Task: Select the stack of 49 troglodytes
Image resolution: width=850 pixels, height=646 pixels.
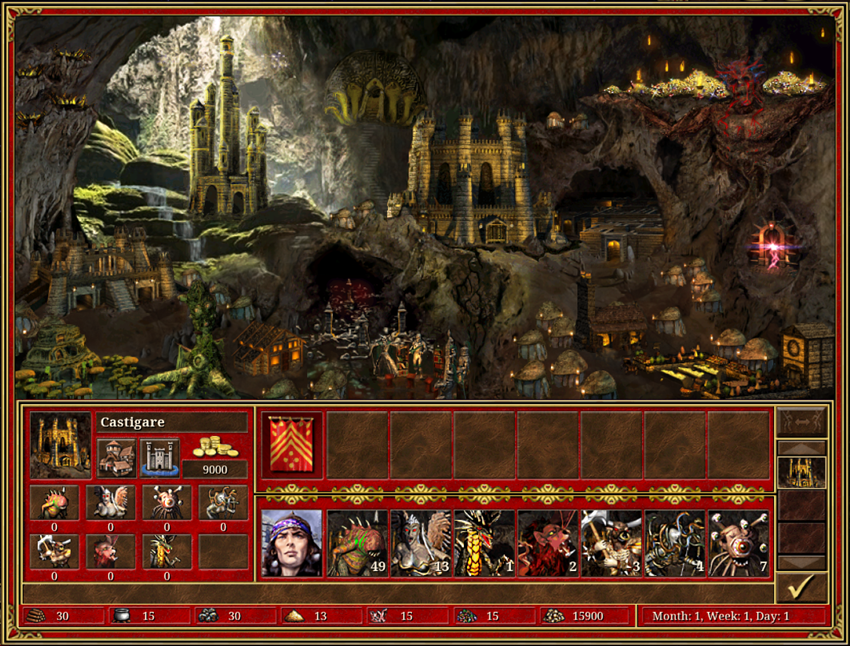Action: 356,543
